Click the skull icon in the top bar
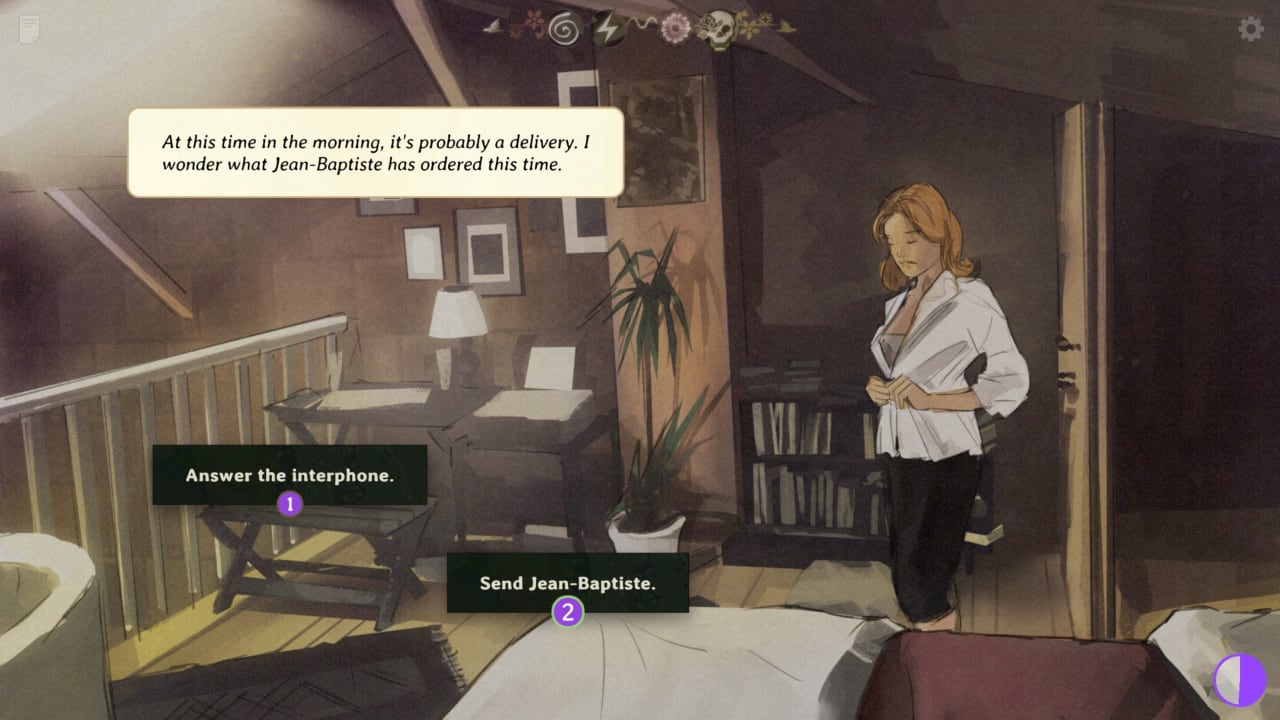This screenshot has height=720, width=1280. coord(716,29)
